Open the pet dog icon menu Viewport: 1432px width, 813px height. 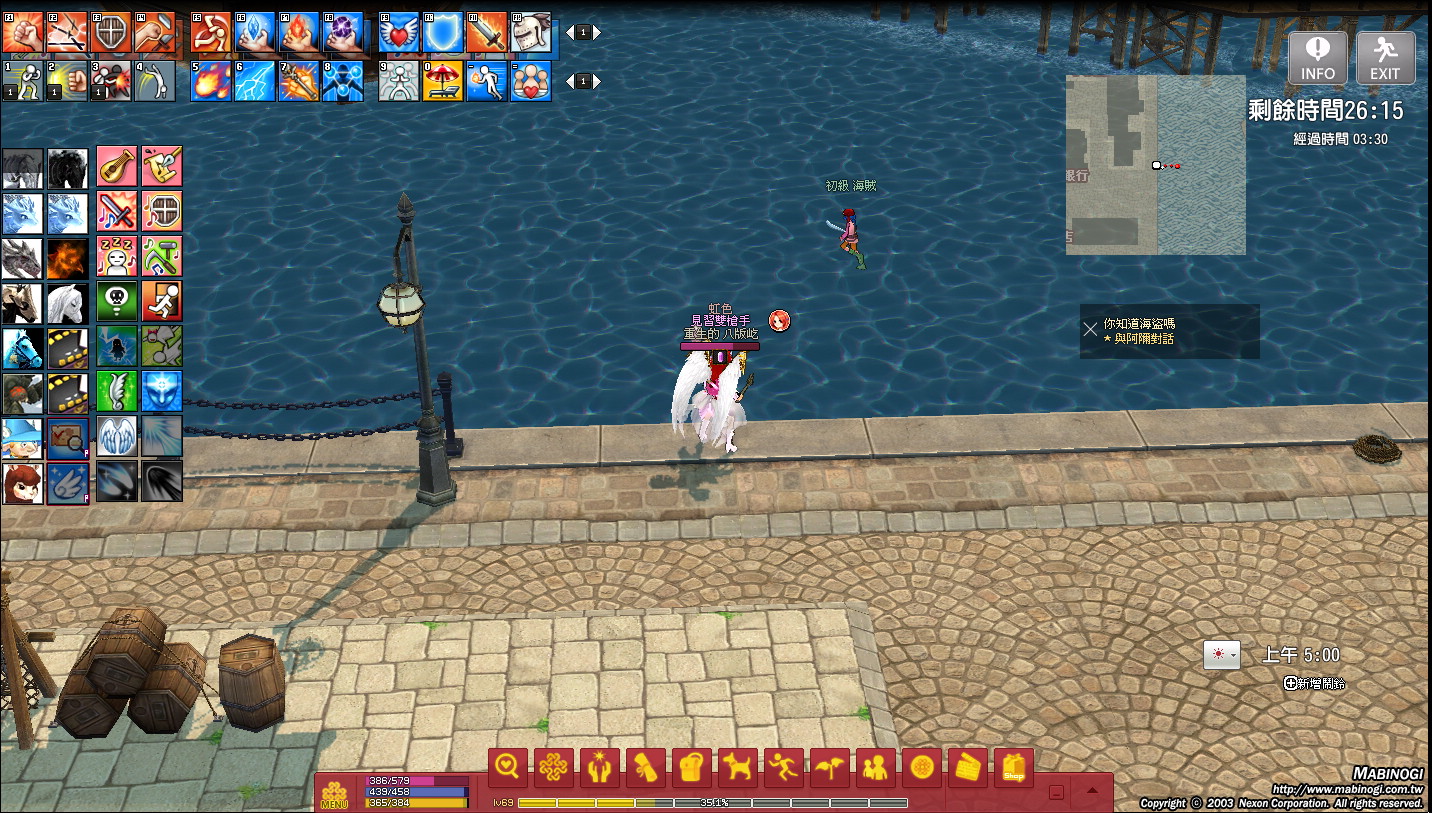coord(738,768)
